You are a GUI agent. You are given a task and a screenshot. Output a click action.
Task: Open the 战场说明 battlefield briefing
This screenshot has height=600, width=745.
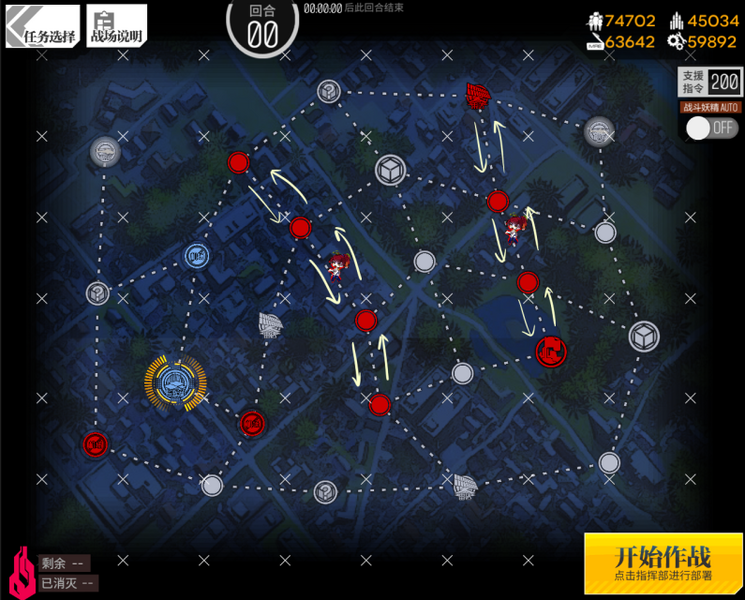[x=116, y=26]
